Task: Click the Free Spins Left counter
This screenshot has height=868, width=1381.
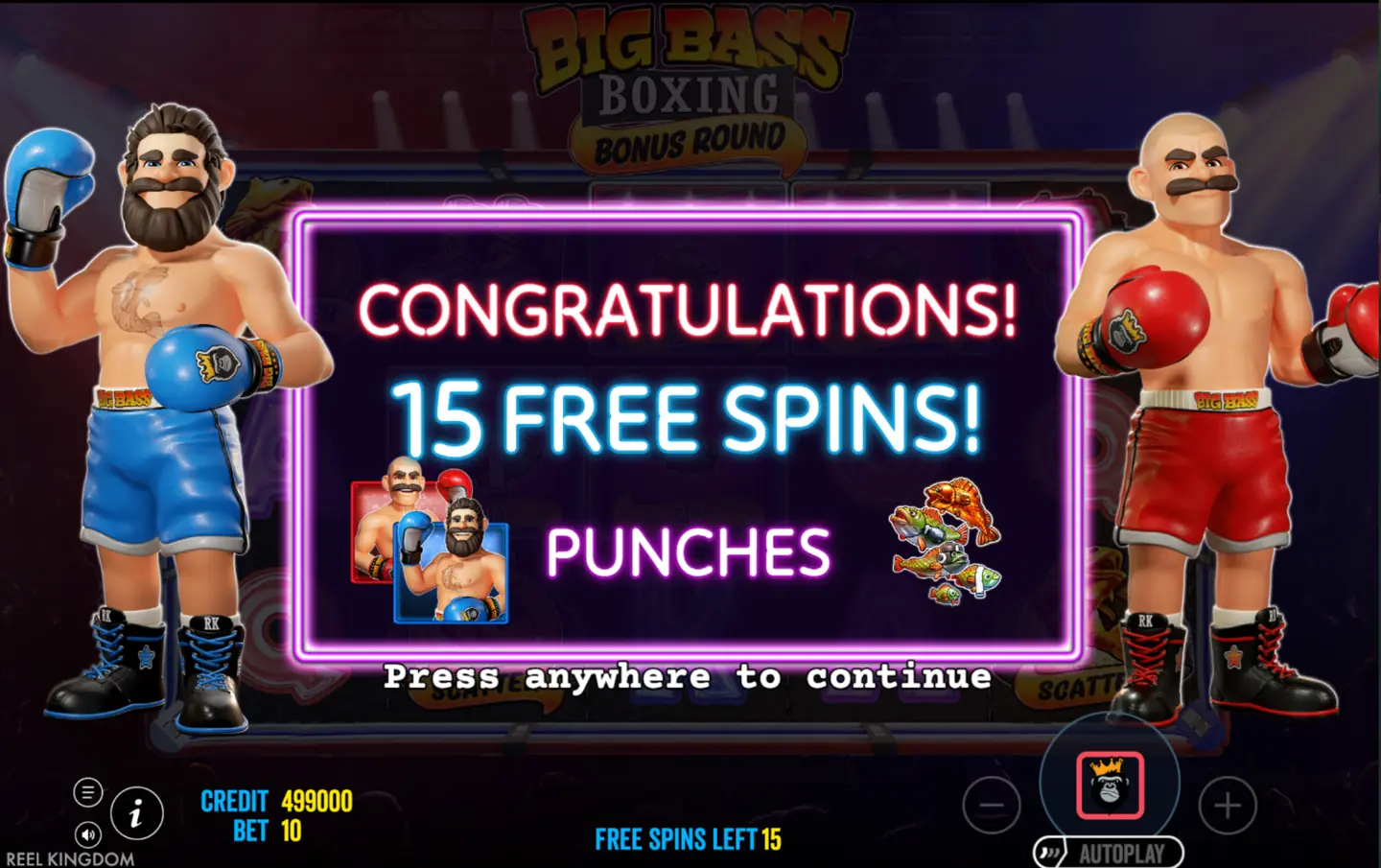Action: pyautogui.click(x=688, y=838)
